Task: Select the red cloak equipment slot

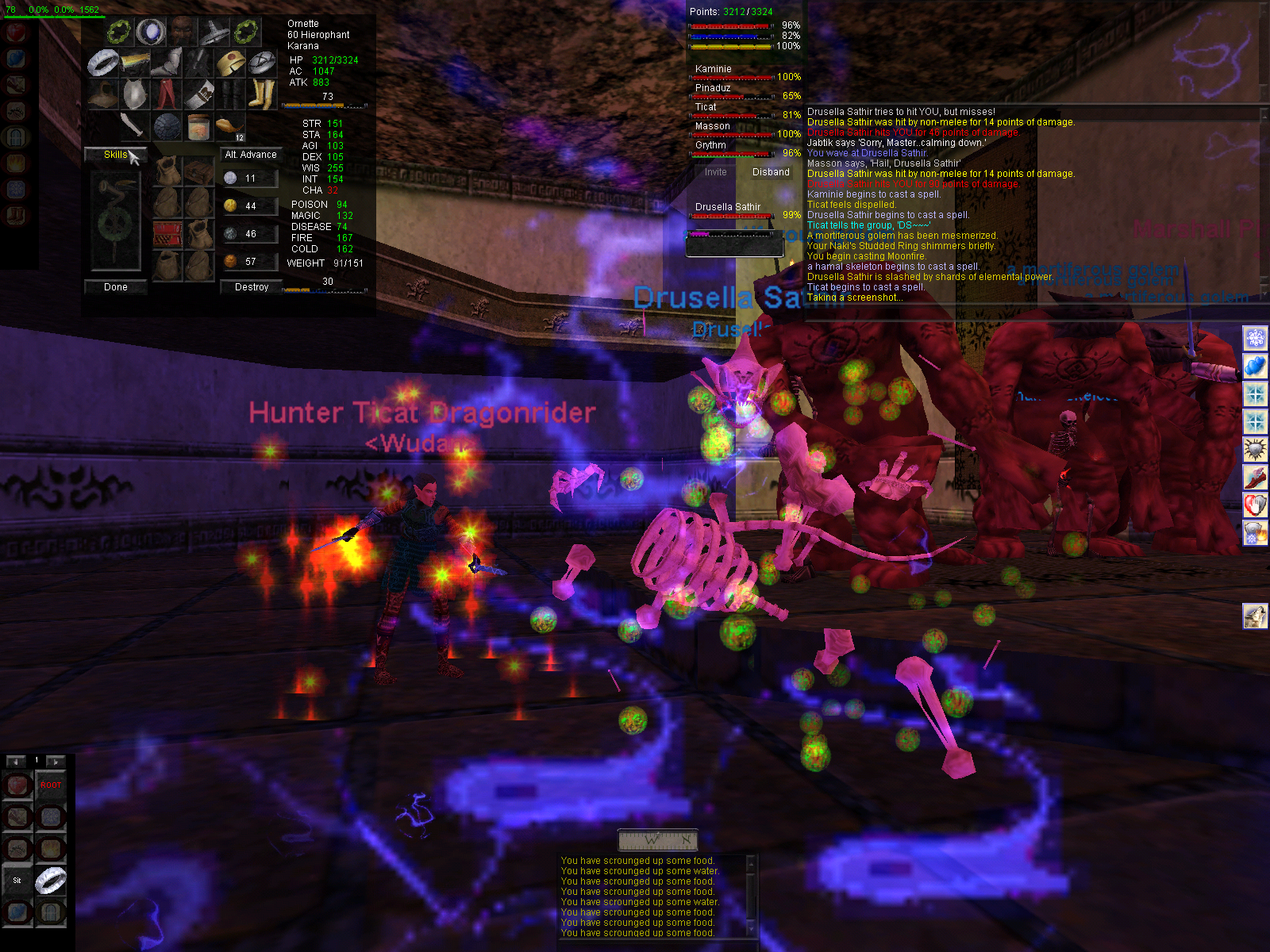Action: point(167,94)
